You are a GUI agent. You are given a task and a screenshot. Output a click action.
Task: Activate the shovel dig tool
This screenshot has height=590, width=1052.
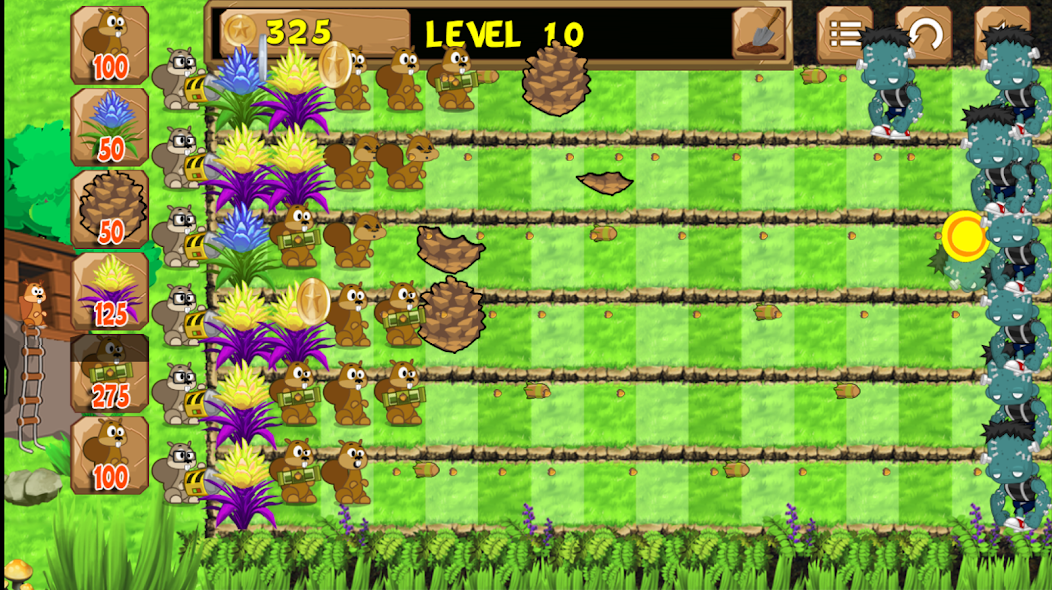tap(761, 33)
